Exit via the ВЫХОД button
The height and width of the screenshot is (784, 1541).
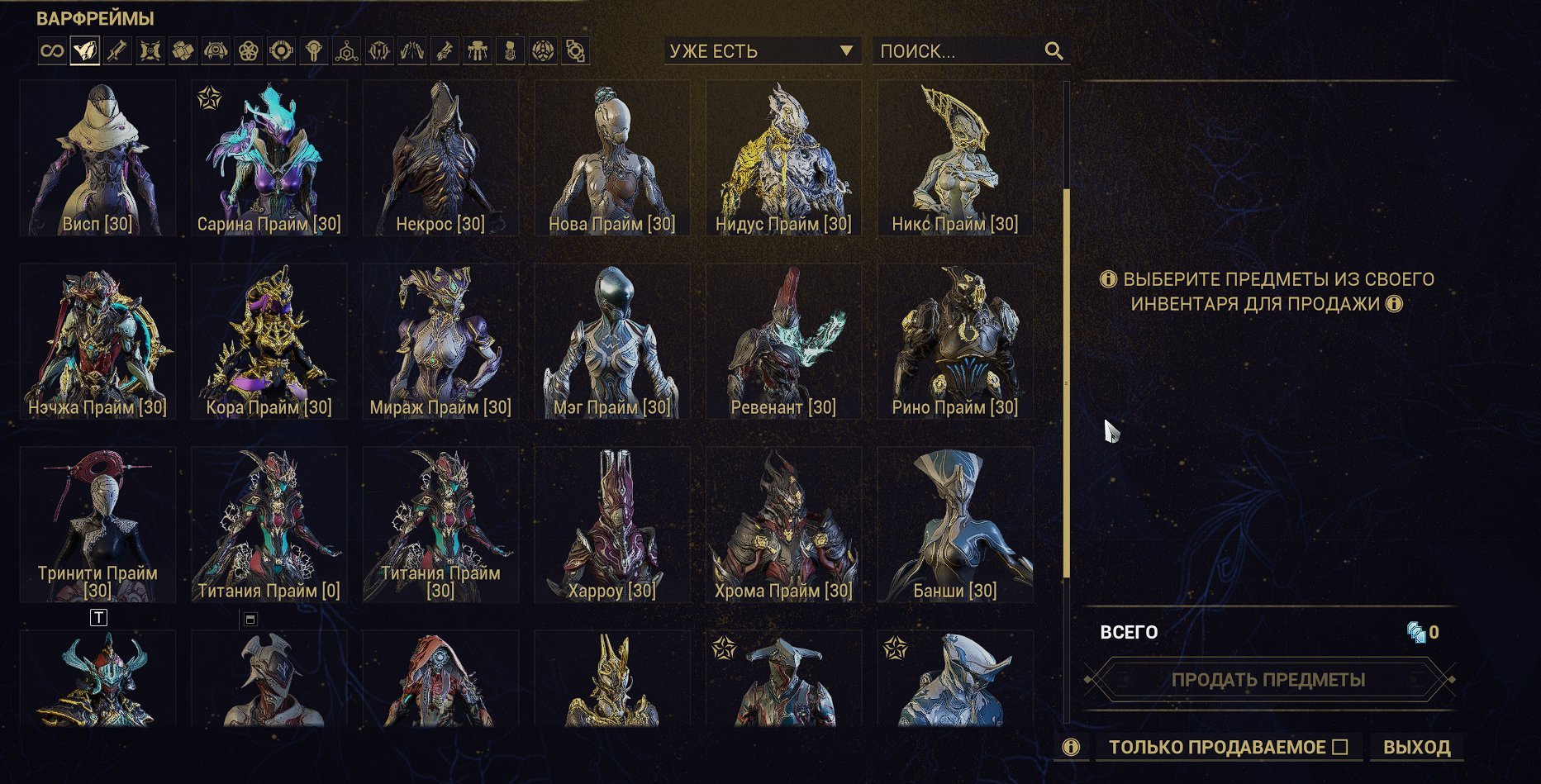pyautogui.click(x=1416, y=747)
